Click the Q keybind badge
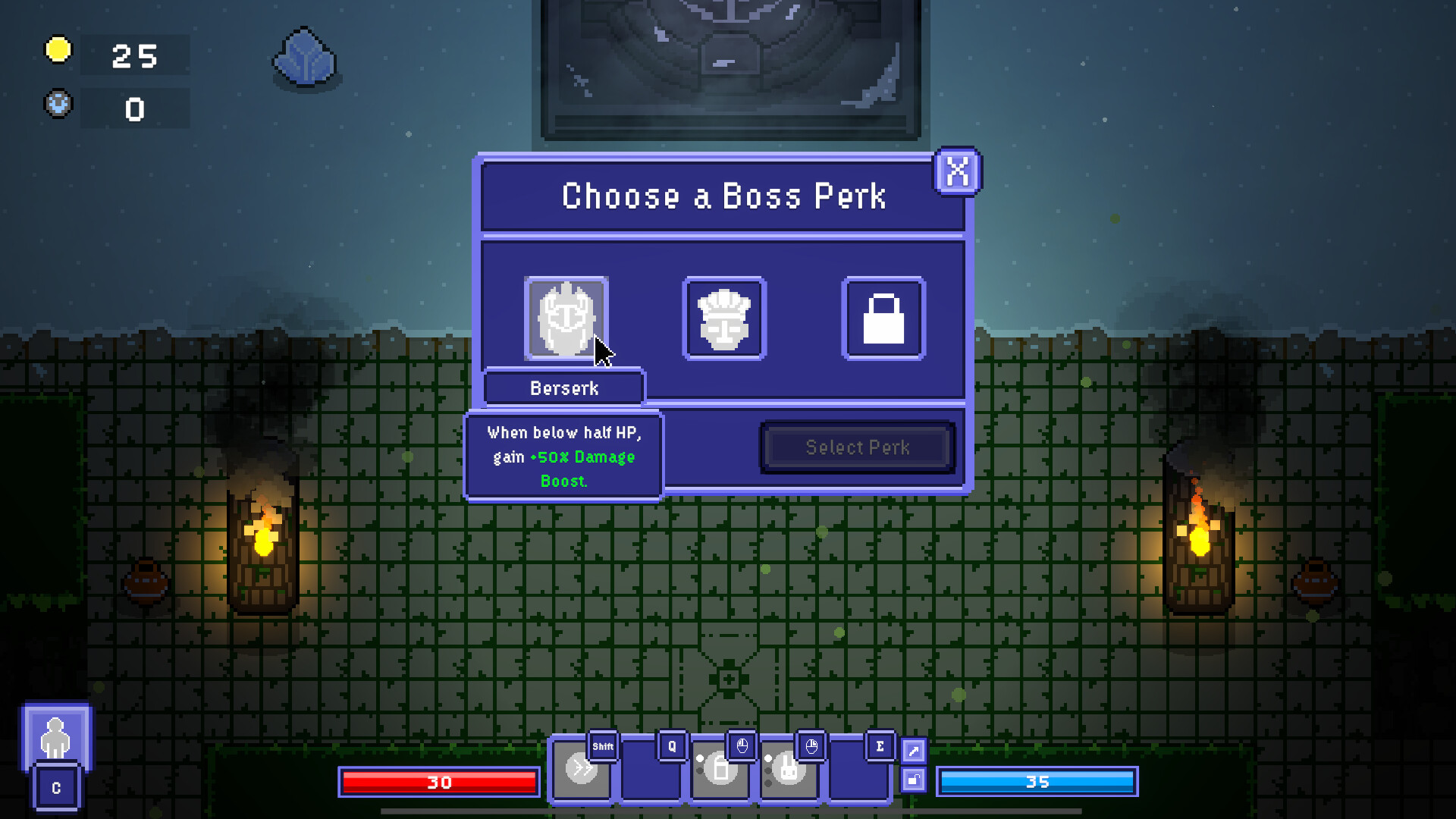1456x819 pixels. click(x=670, y=746)
